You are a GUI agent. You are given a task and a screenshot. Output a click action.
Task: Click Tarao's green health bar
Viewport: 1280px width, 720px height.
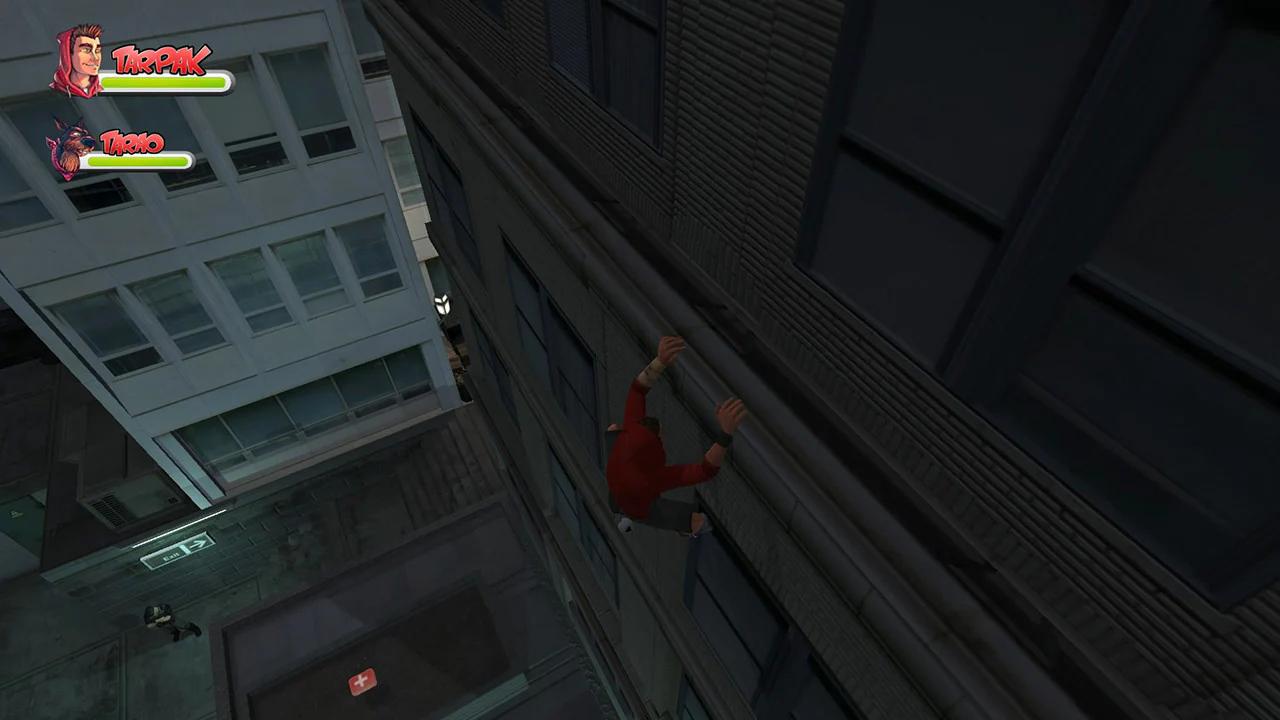coord(140,162)
